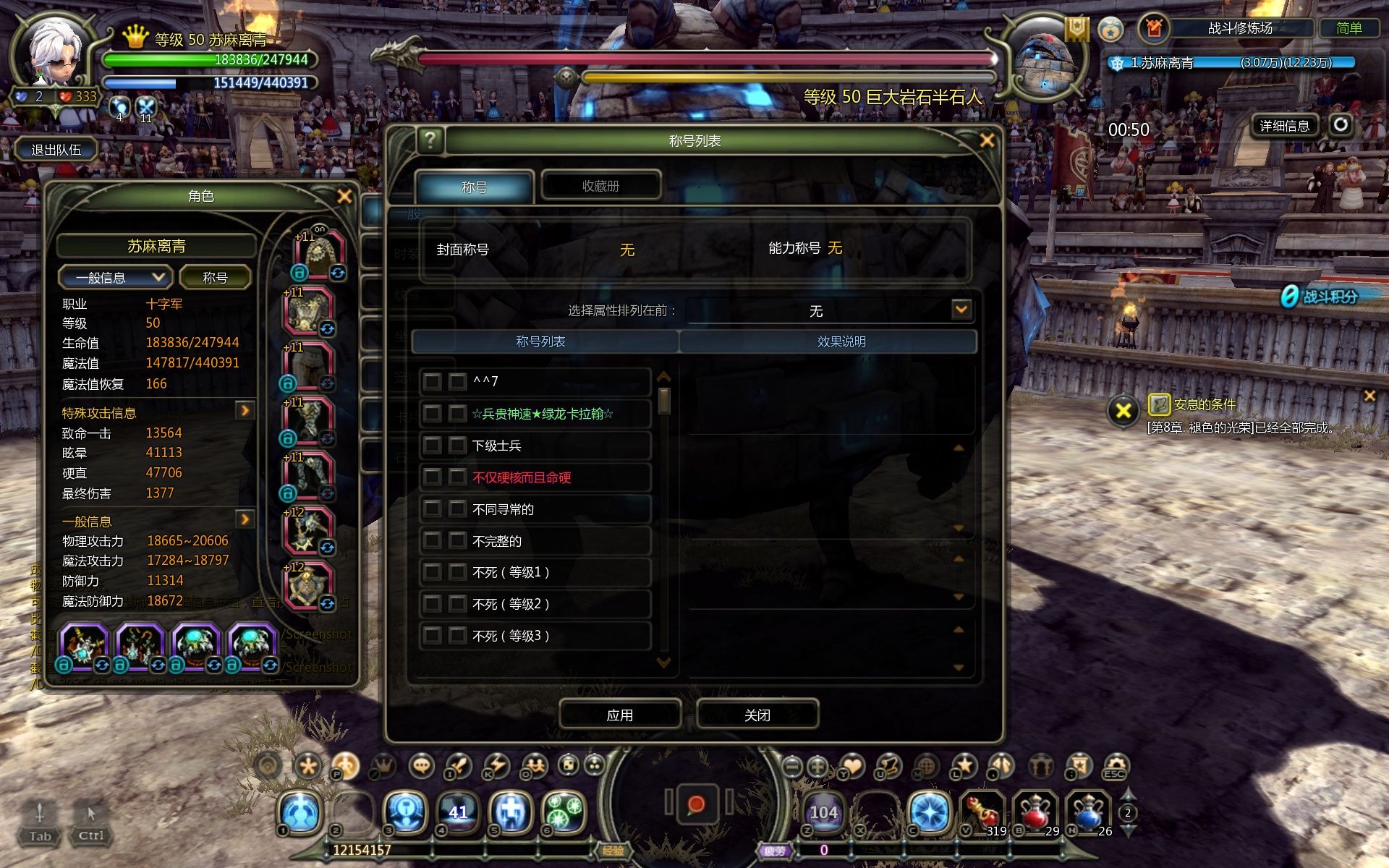Open the 一般信息 dropdown in character panel

116,278
